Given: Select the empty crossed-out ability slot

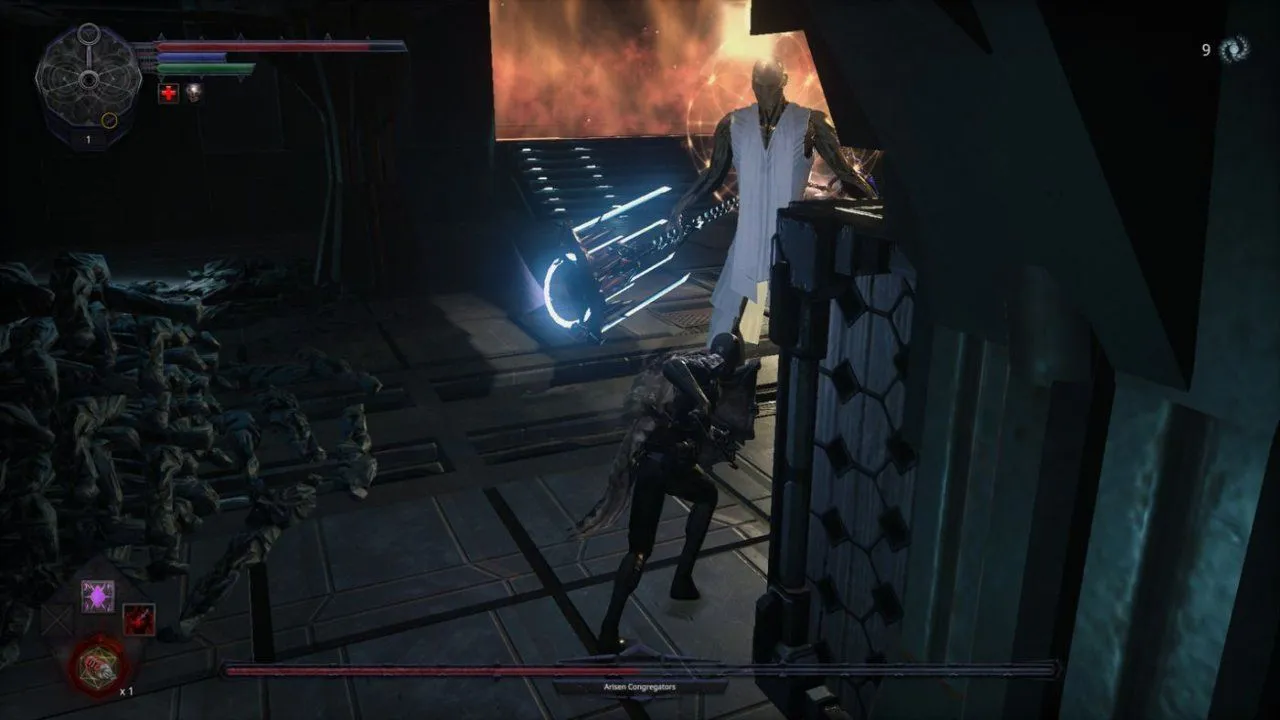Looking at the screenshot, I should coord(58,620).
